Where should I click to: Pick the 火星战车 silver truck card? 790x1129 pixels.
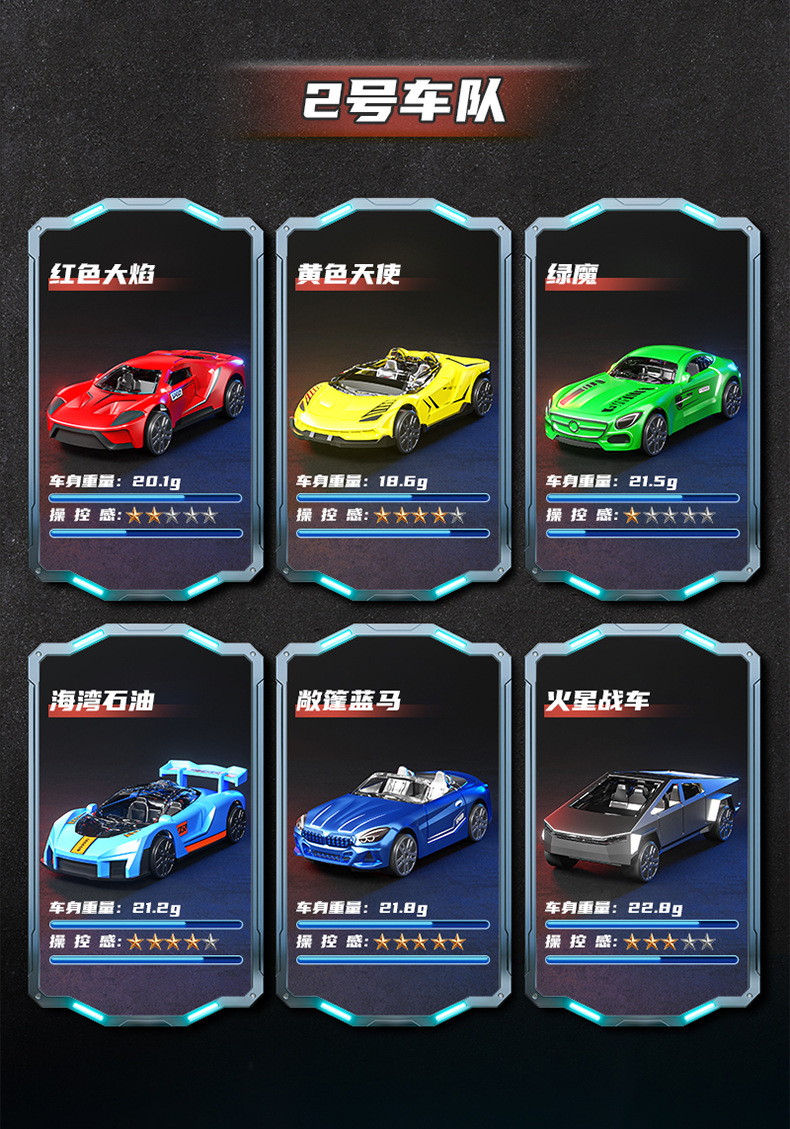click(x=641, y=825)
